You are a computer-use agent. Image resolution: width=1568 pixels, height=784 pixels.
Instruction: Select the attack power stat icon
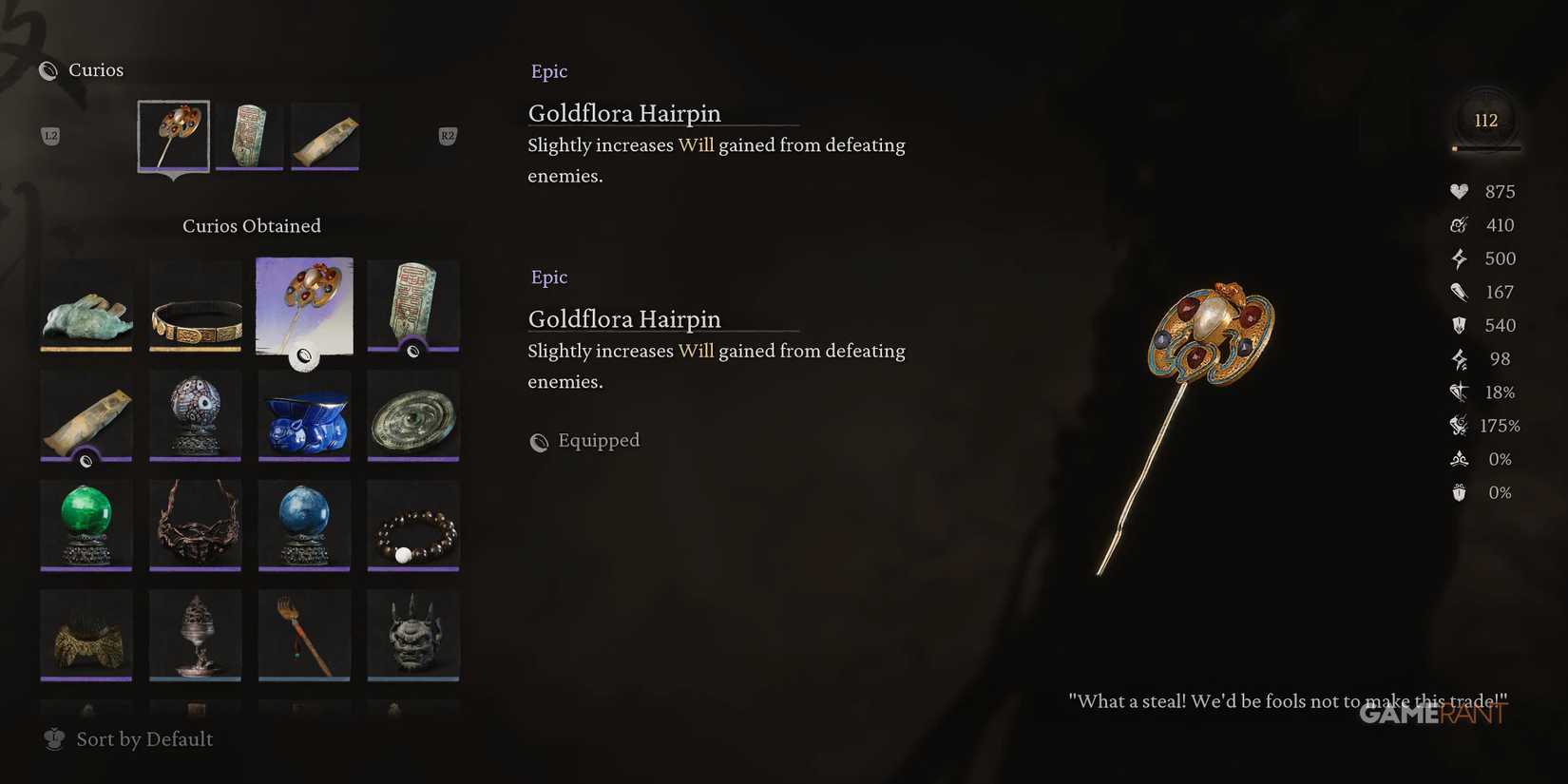coord(1461,292)
